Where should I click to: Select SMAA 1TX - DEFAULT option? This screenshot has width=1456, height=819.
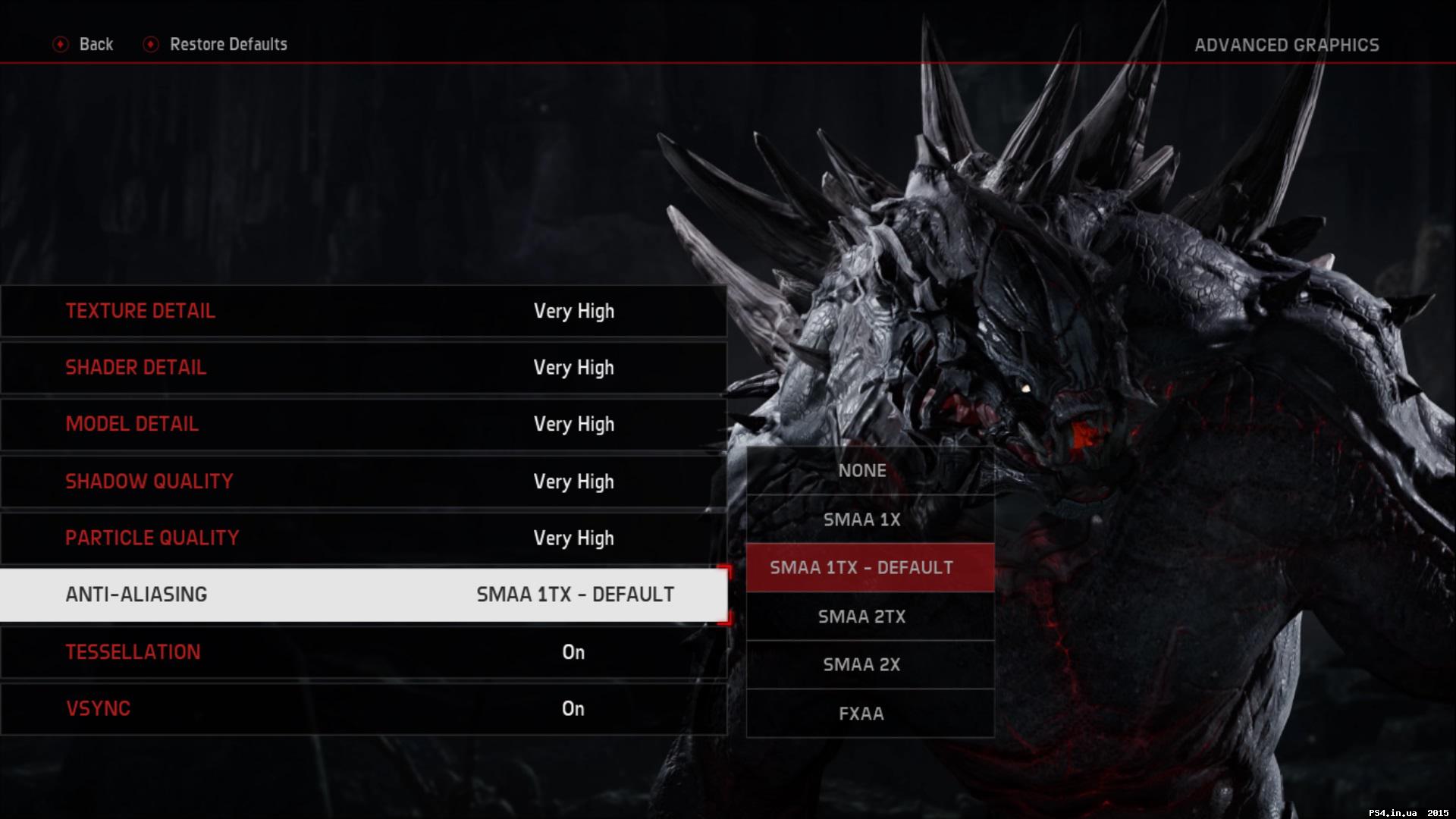[861, 566]
